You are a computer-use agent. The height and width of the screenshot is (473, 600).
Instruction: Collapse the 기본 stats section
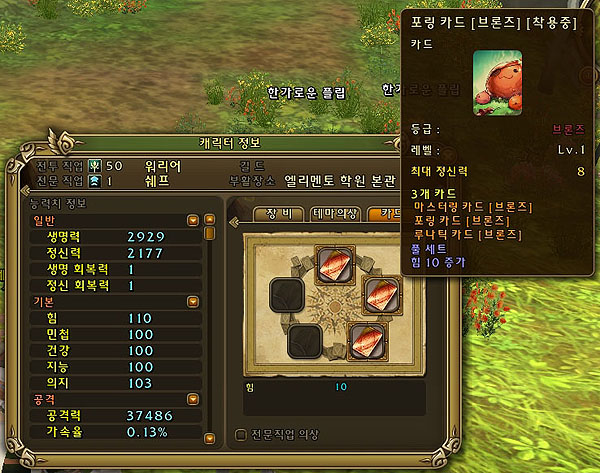[190, 300]
